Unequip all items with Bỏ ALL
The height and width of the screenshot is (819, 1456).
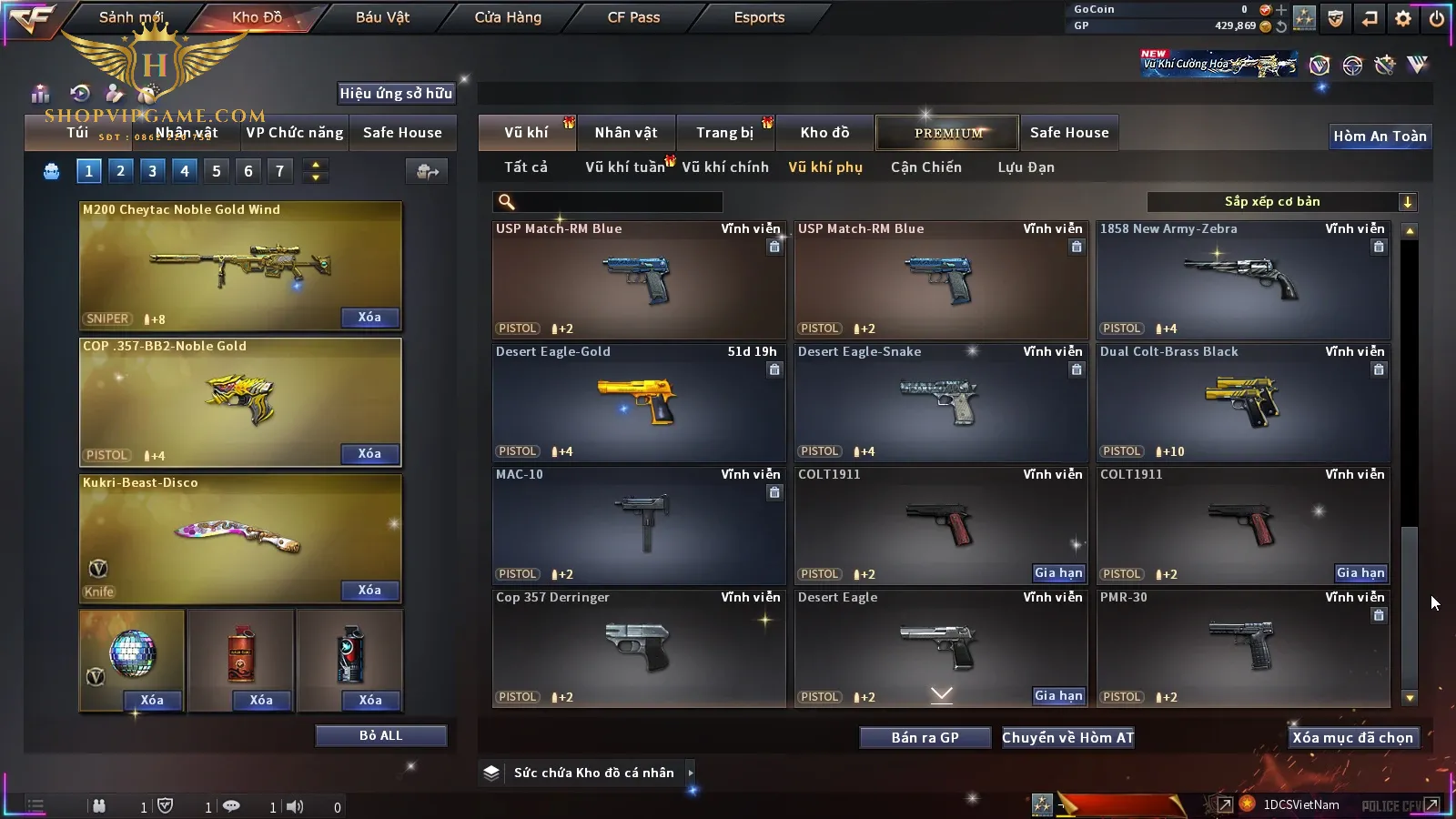[x=380, y=735]
